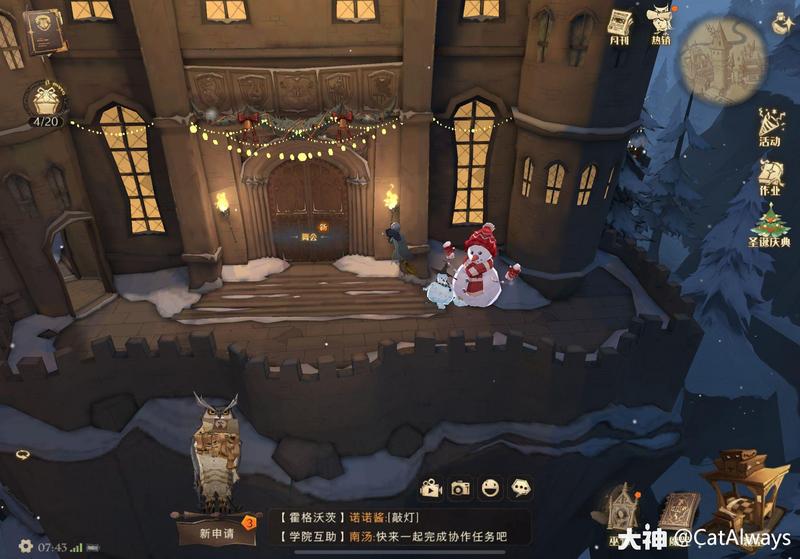The image size is (800, 559).
Task: Open the 活动 events menu
Action: pyautogui.click(x=770, y=125)
